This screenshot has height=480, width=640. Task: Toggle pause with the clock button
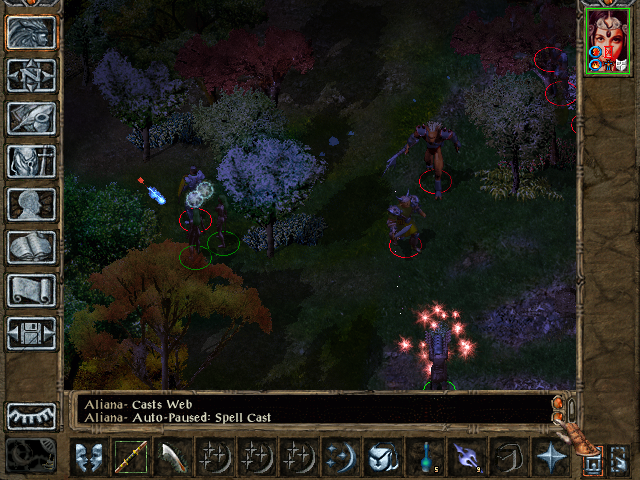[x=31, y=456]
